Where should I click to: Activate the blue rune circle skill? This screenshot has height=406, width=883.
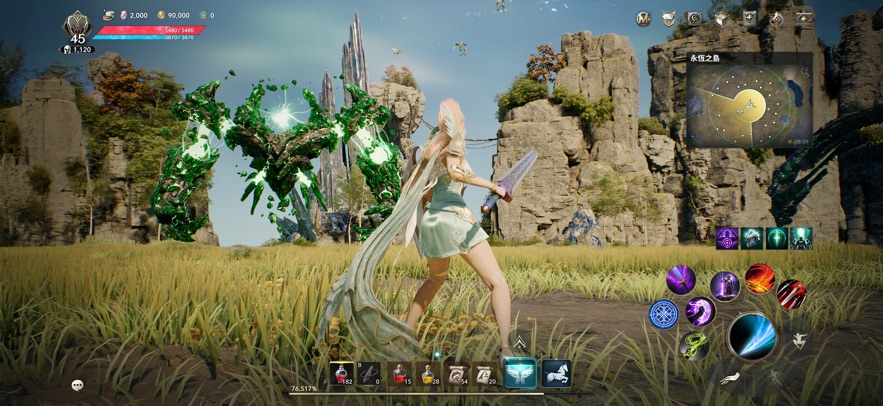(x=664, y=314)
